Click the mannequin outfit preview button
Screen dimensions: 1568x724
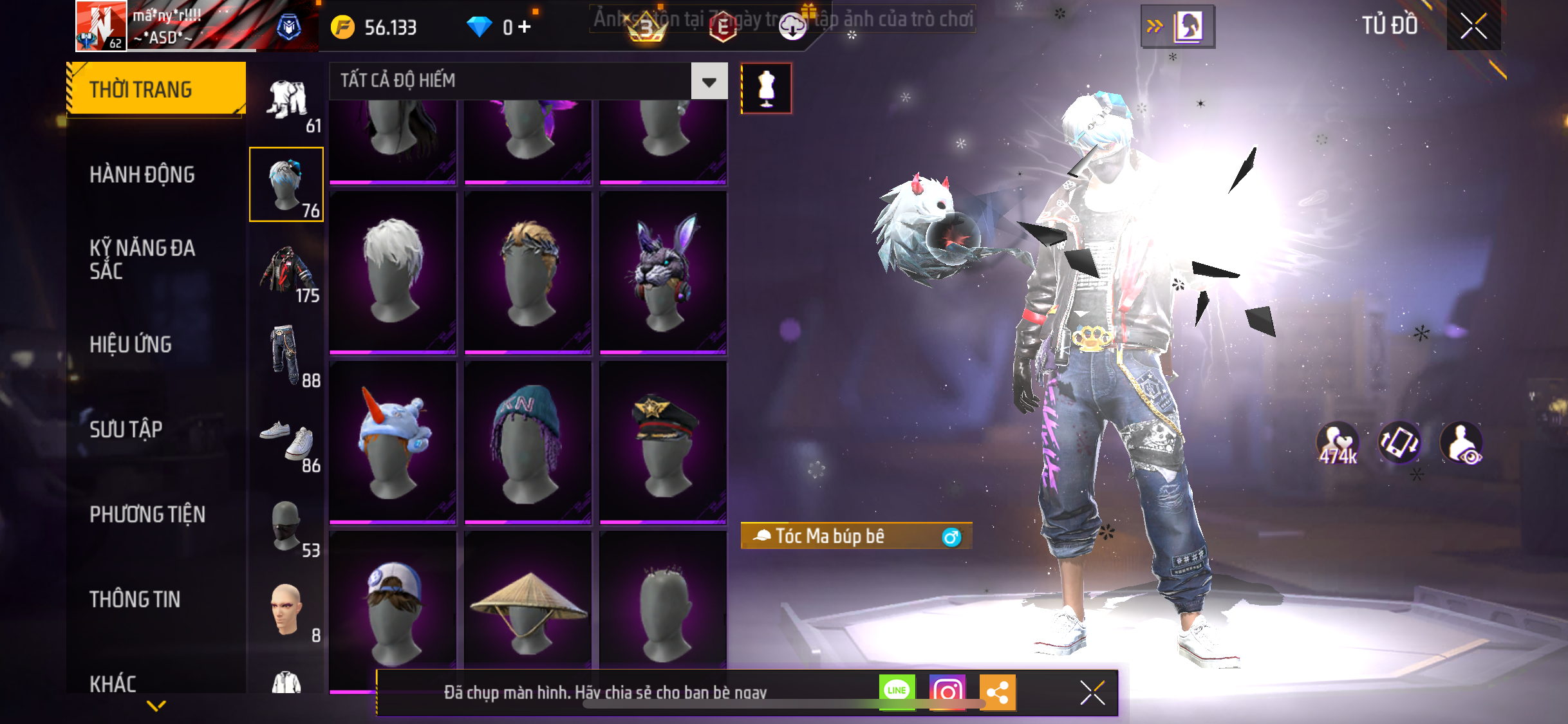[x=766, y=89]
